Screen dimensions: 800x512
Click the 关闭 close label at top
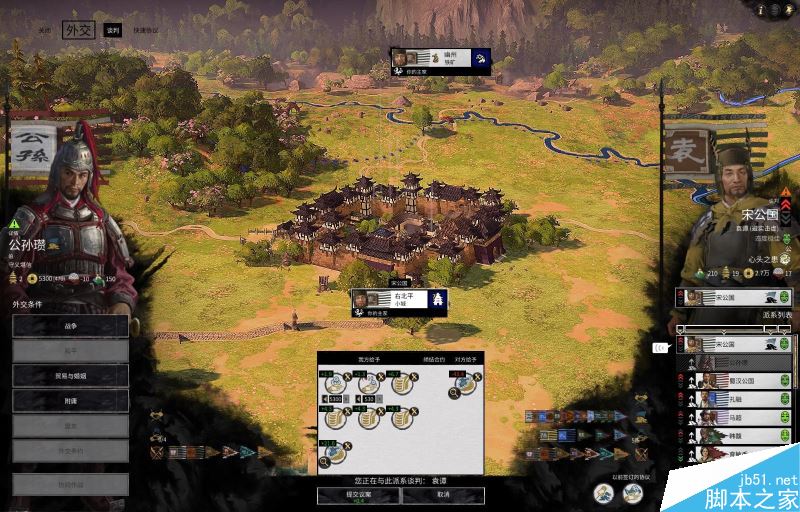(x=44, y=31)
